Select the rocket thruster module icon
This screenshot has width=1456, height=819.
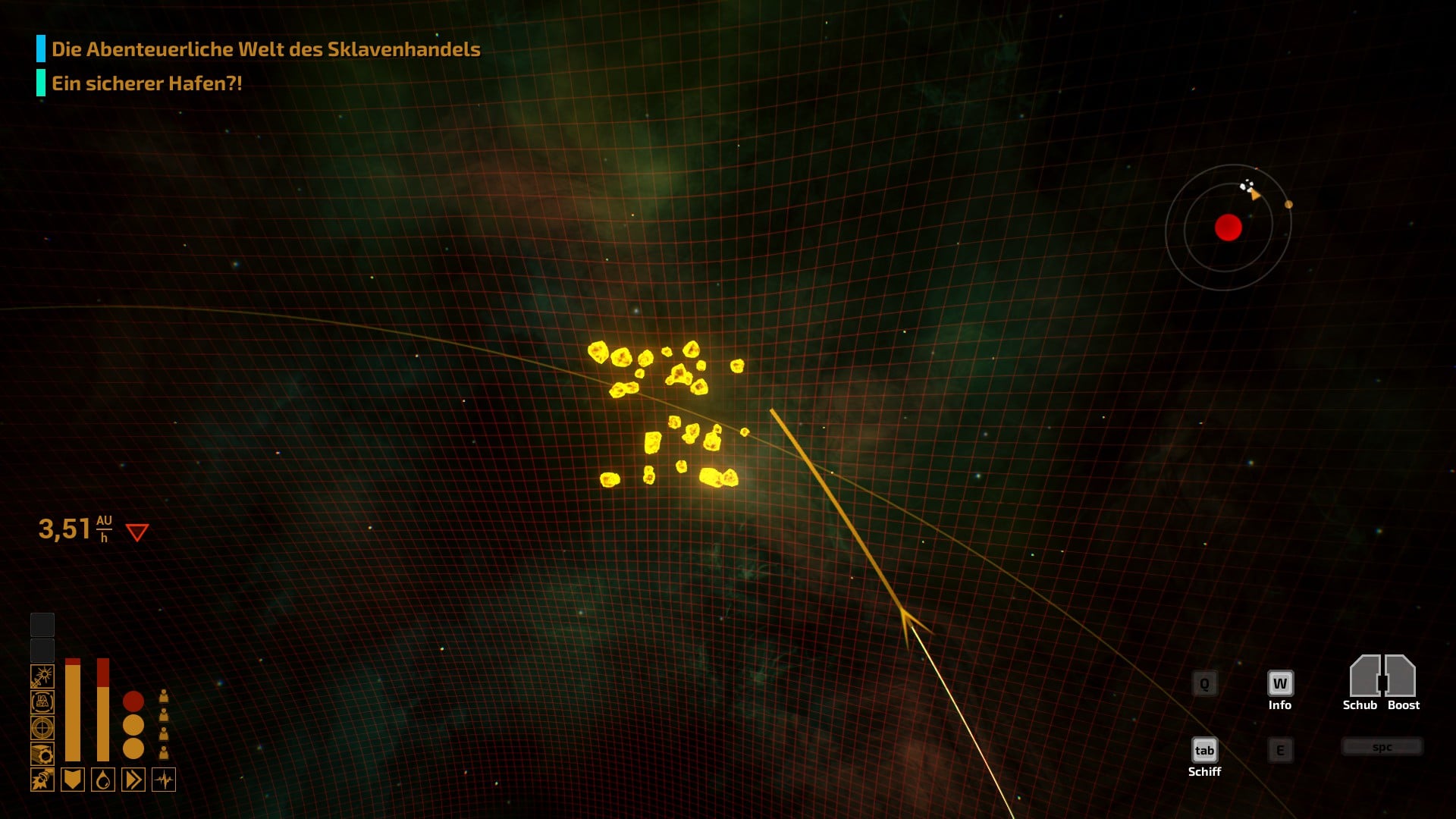pyautogui.click(x=42, y=780)
